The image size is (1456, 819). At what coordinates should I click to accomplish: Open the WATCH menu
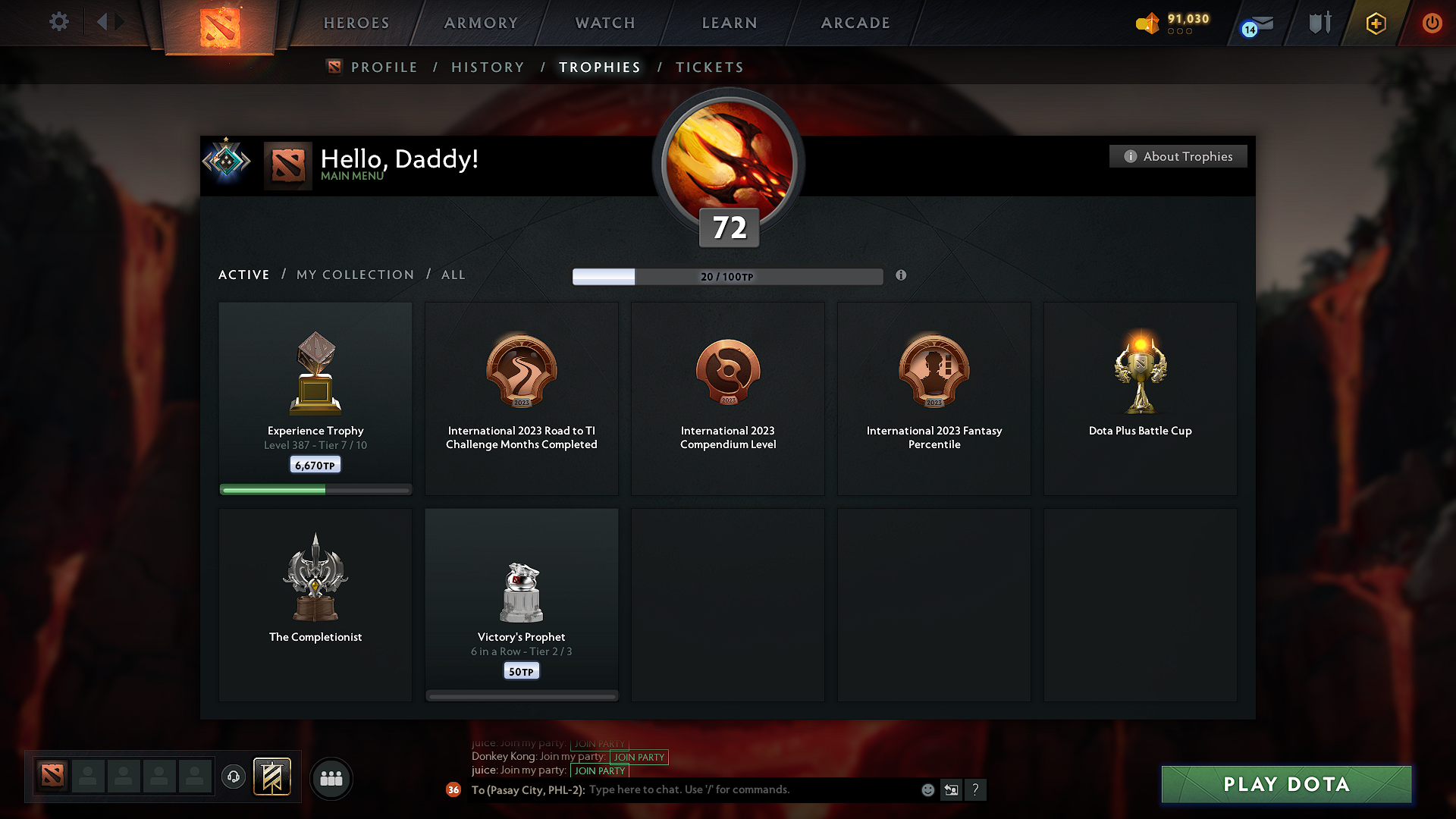tap(604, 23)
